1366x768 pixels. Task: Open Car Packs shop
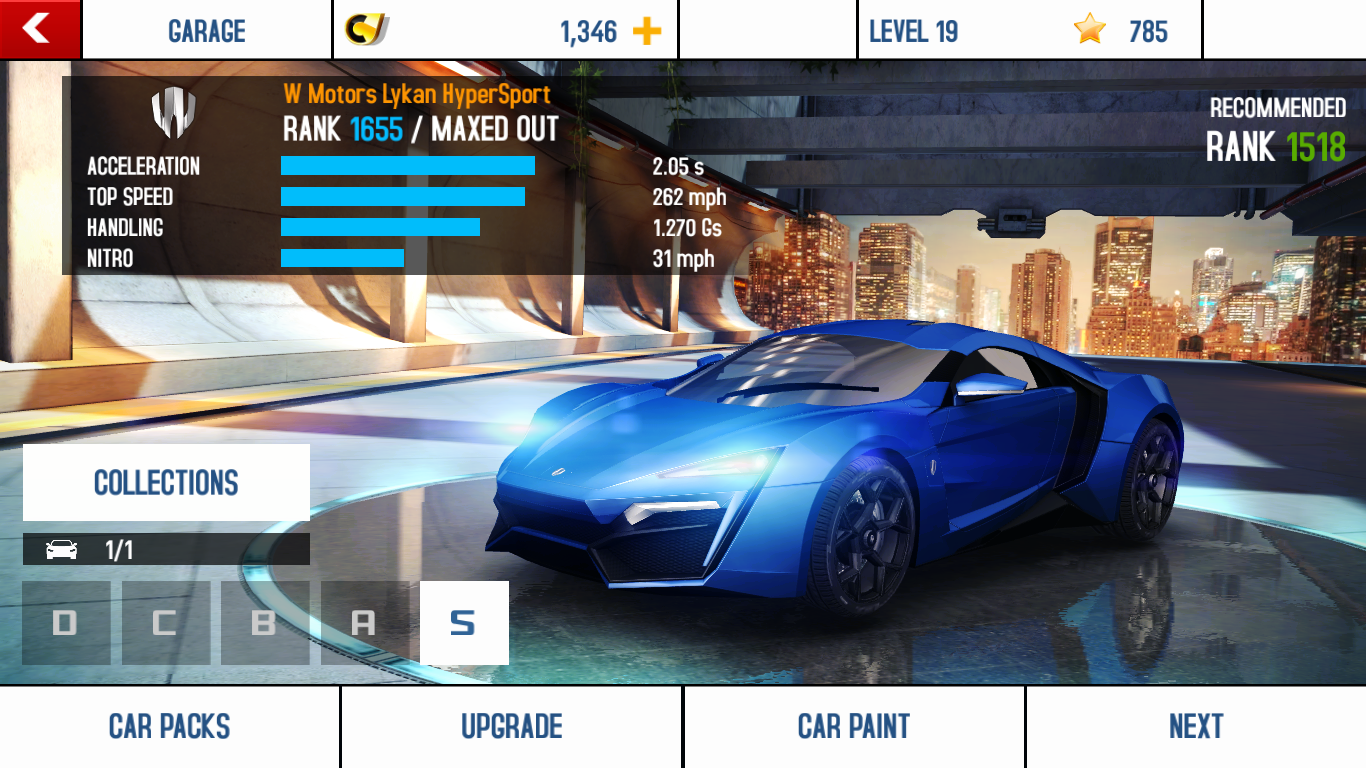(170, 726)
